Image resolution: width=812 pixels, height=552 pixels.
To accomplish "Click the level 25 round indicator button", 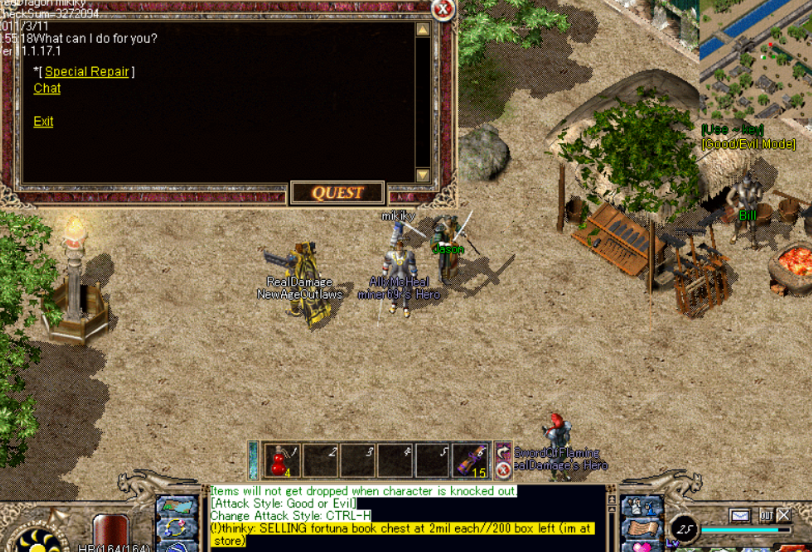I will pyautogui.click(x=684, y=528).
